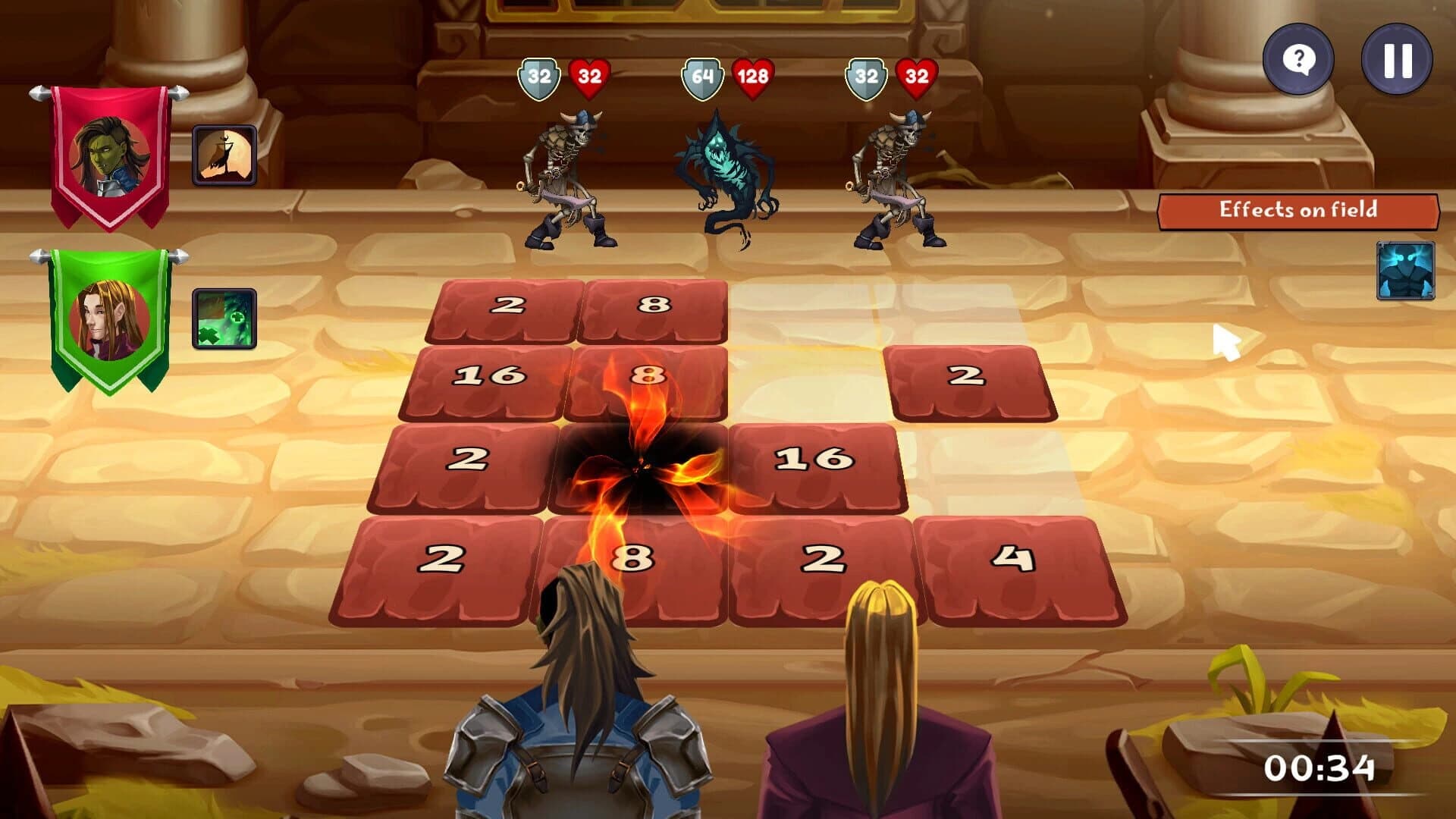Select the dark ritual ability beside the red banner
Screen dimensions: 1456x819
pos(225,153)
